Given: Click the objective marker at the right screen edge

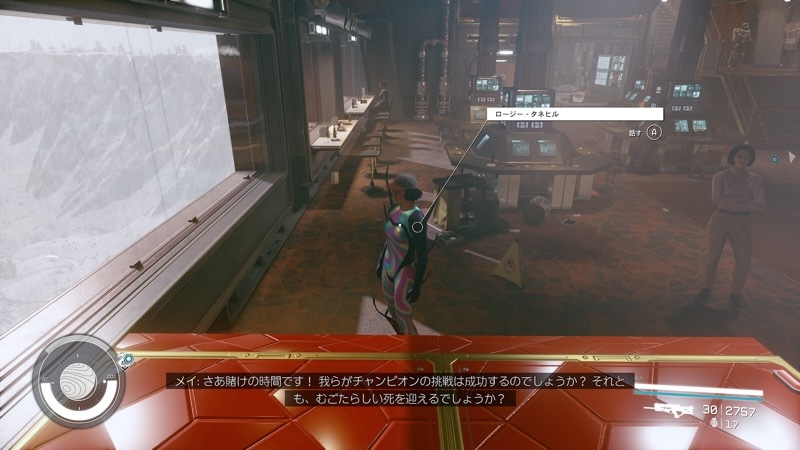Looking at the screenshot, I should coord(775,158).
